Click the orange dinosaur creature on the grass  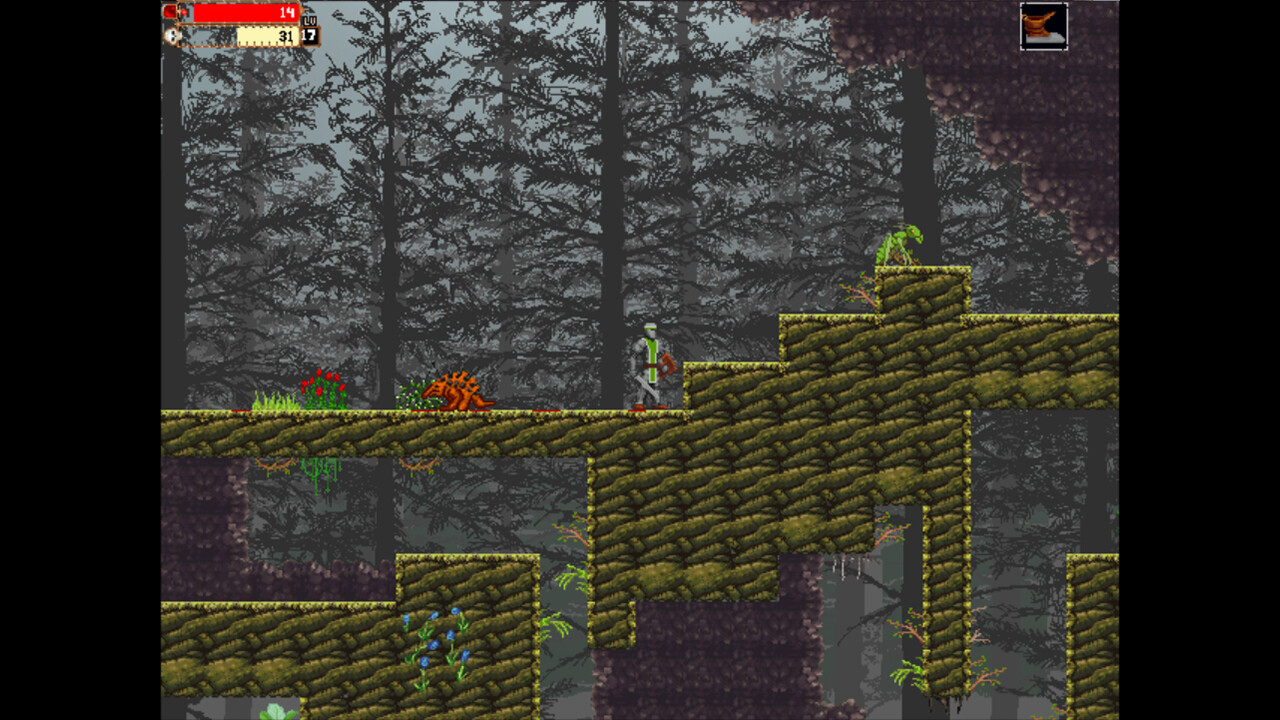(457, 392)
